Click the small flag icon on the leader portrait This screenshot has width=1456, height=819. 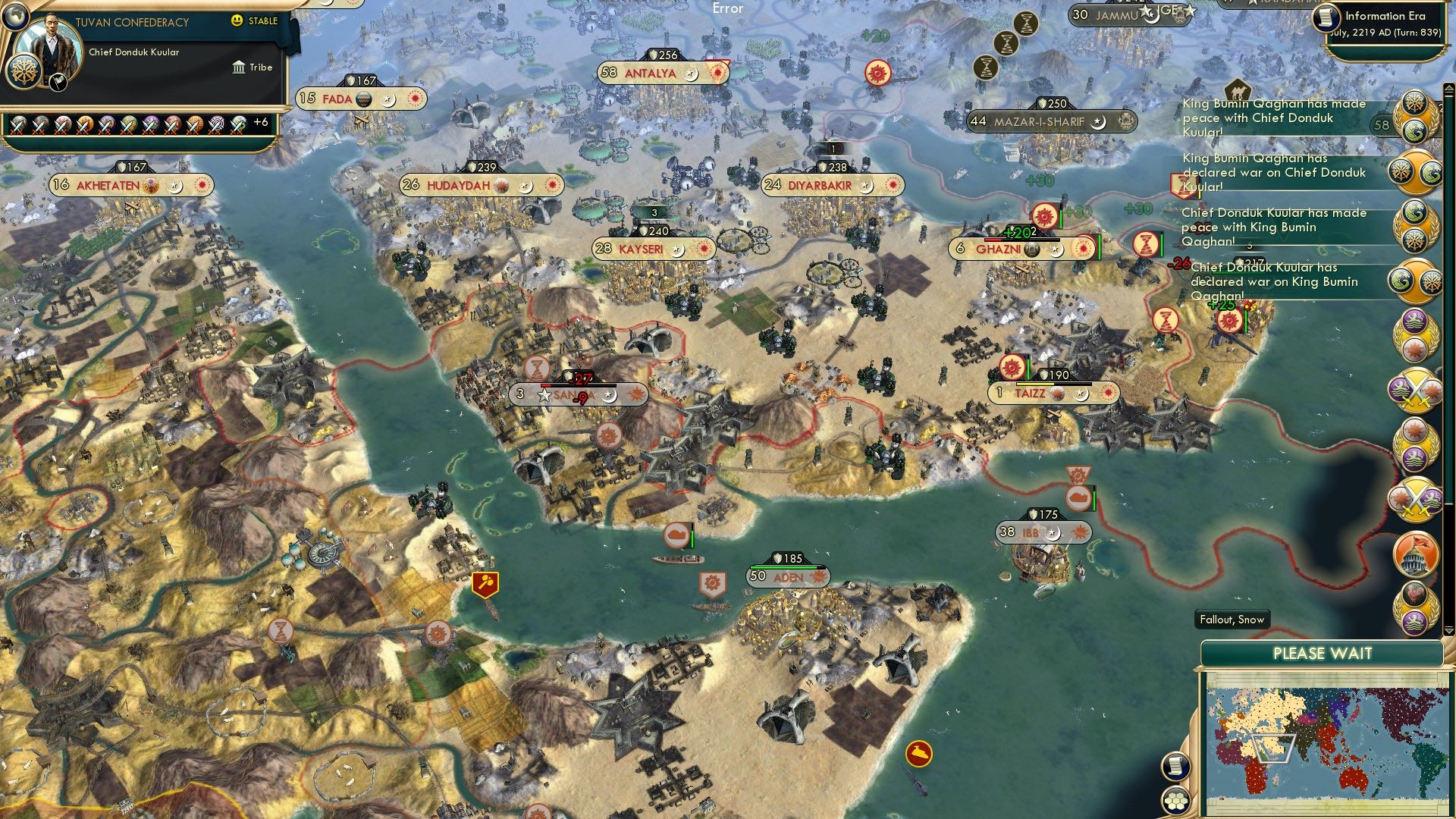58,83
